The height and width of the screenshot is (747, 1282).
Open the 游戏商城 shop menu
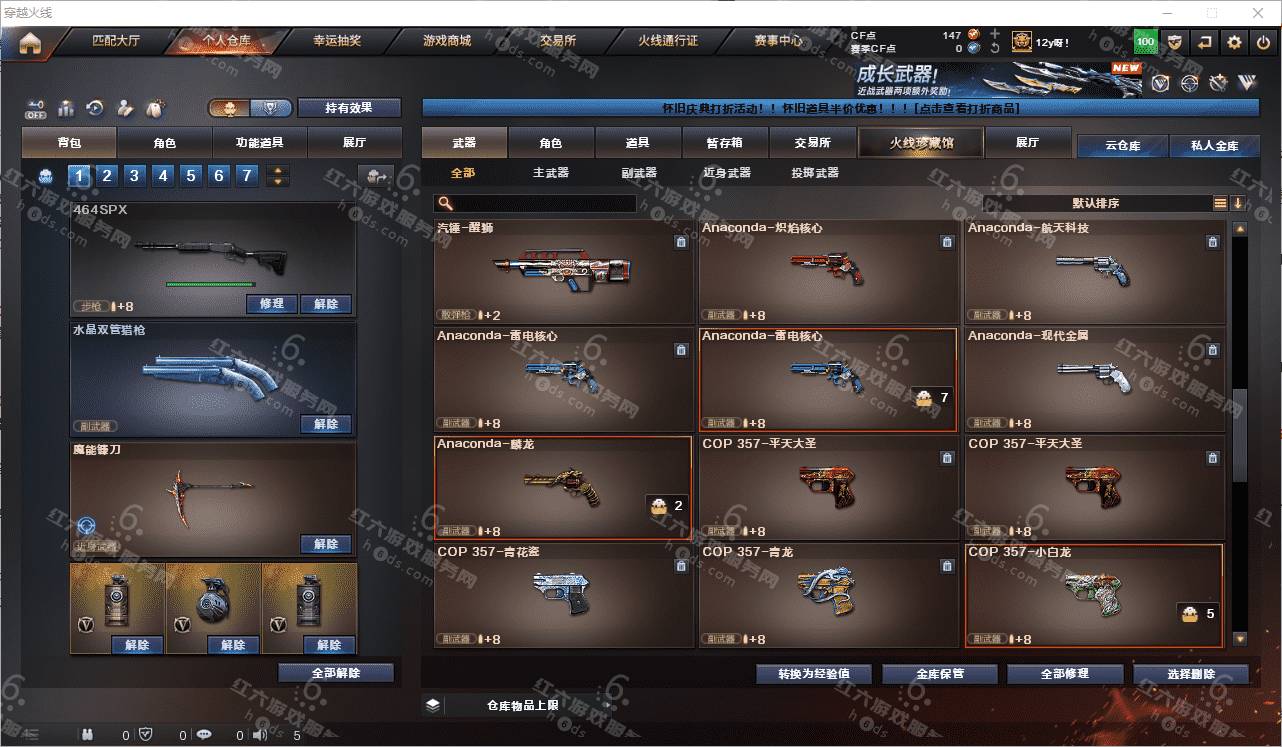click(446, 41)
